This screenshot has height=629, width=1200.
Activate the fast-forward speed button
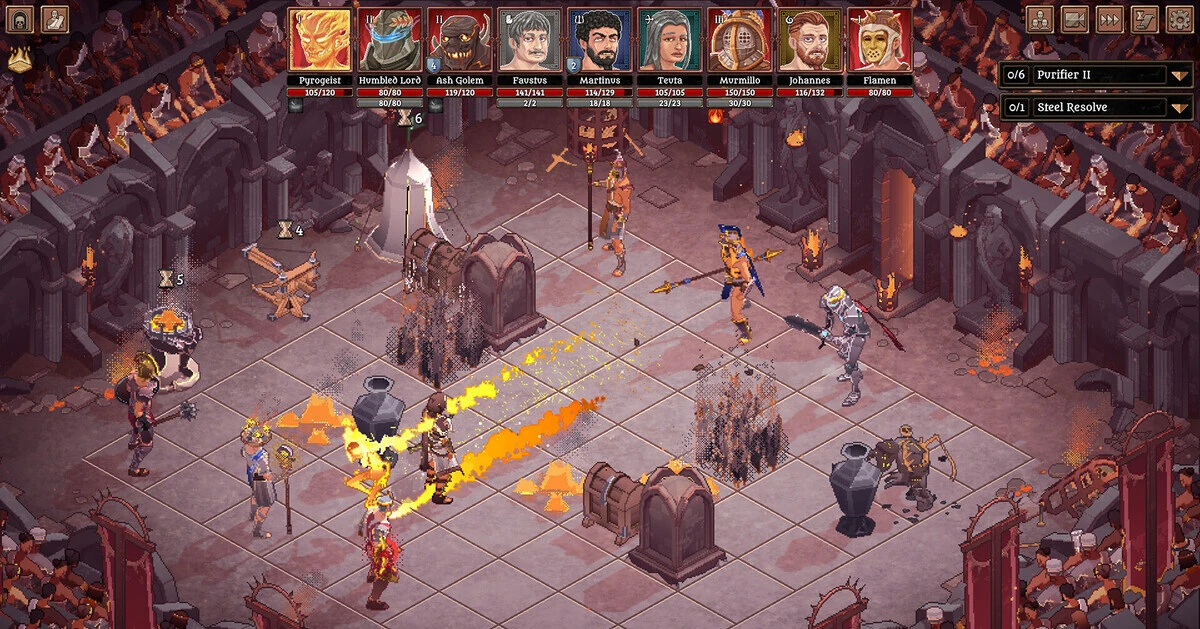[x=1109, y=19]
